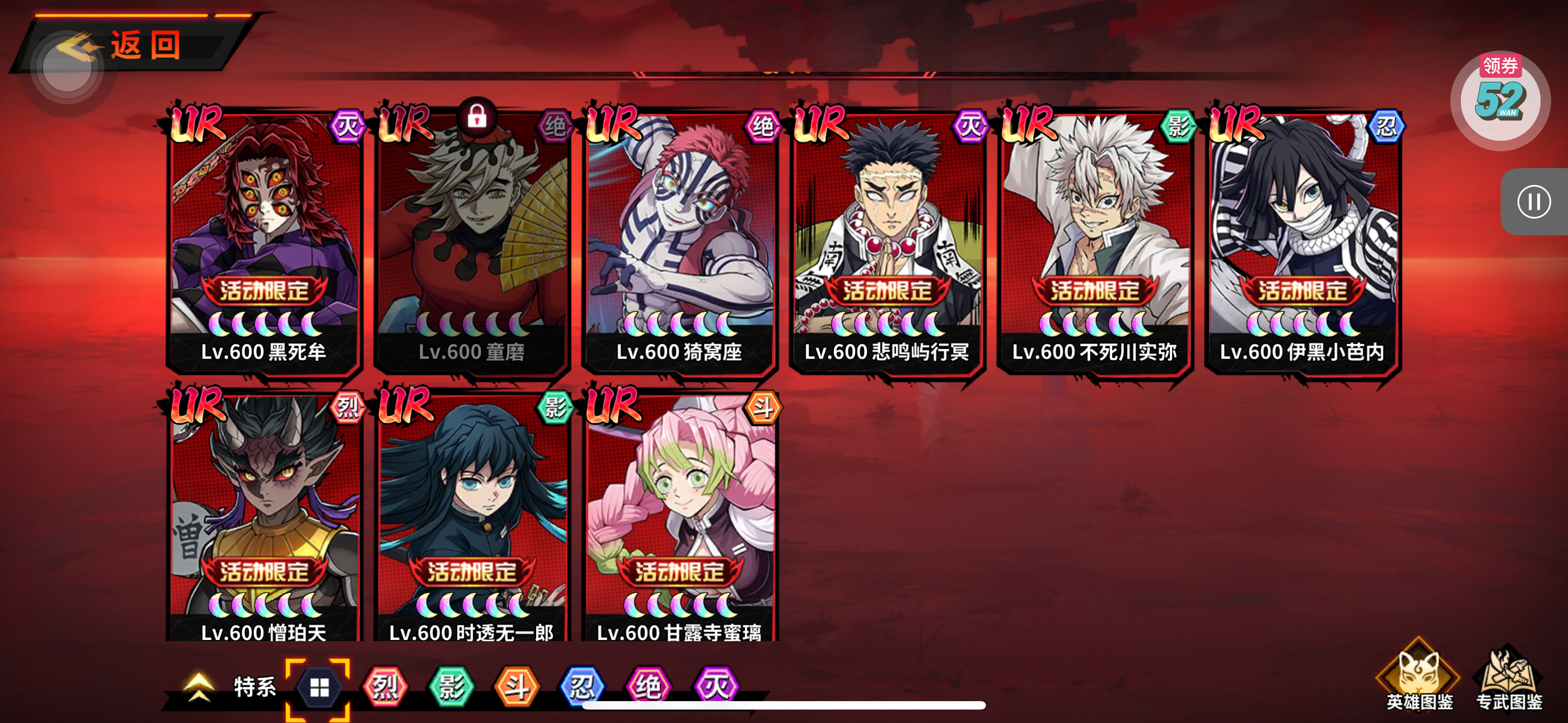The image size is (1568, 723).
Task: Filter heroes by 影 type
Action: tap(451, 688)
